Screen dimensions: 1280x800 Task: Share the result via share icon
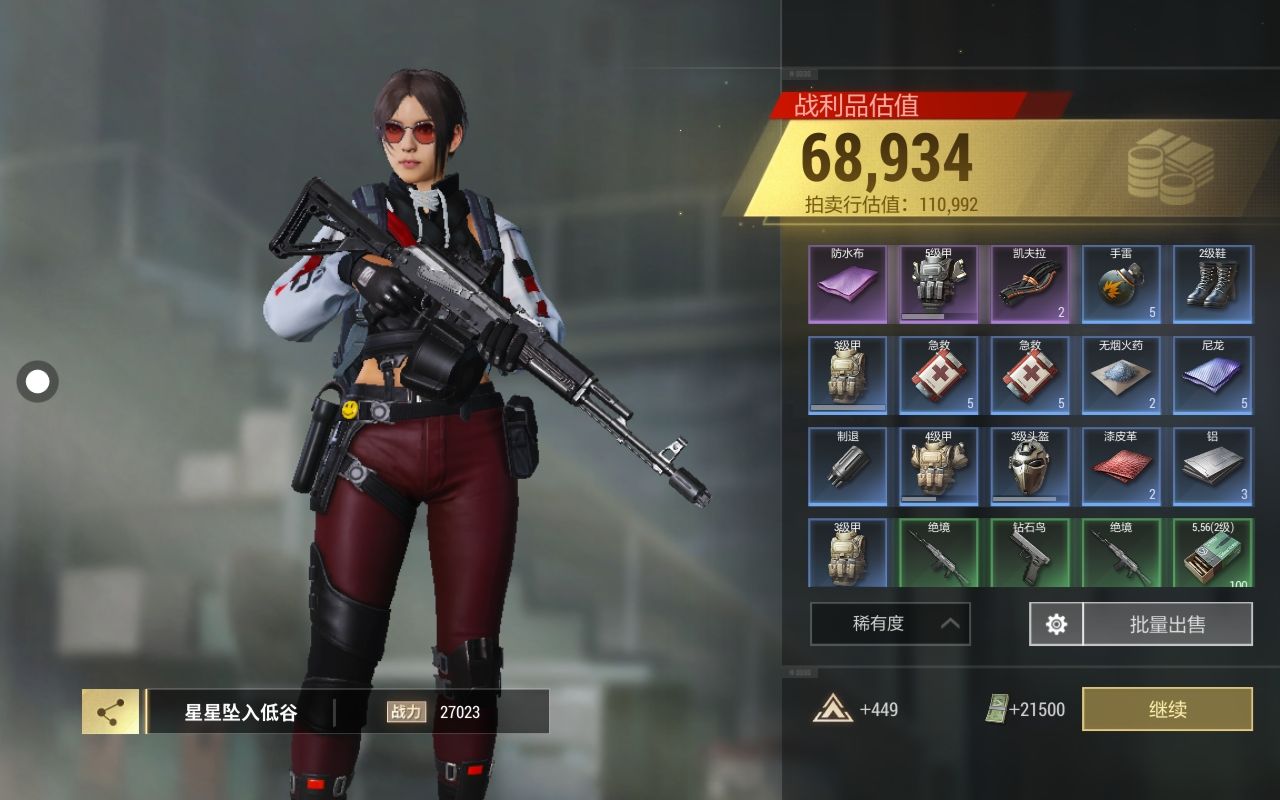point(110,712)
